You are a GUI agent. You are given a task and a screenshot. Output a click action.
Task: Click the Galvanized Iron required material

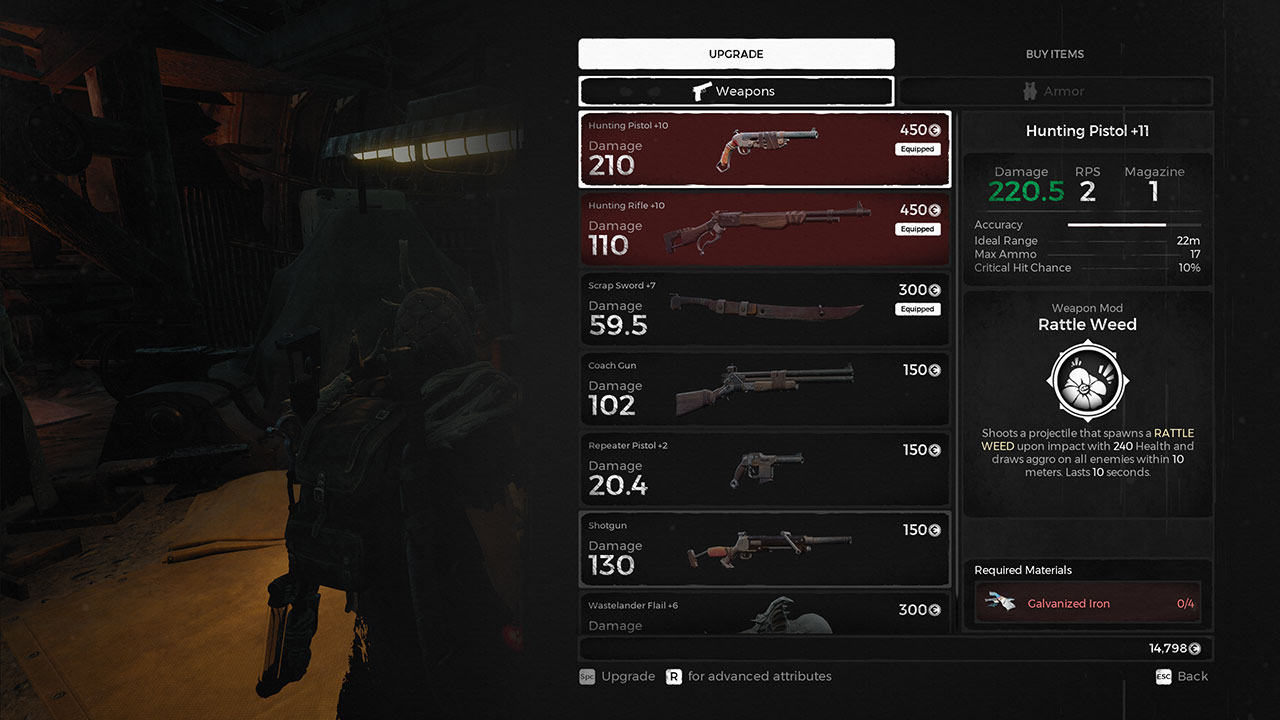tap(1087, 603)
